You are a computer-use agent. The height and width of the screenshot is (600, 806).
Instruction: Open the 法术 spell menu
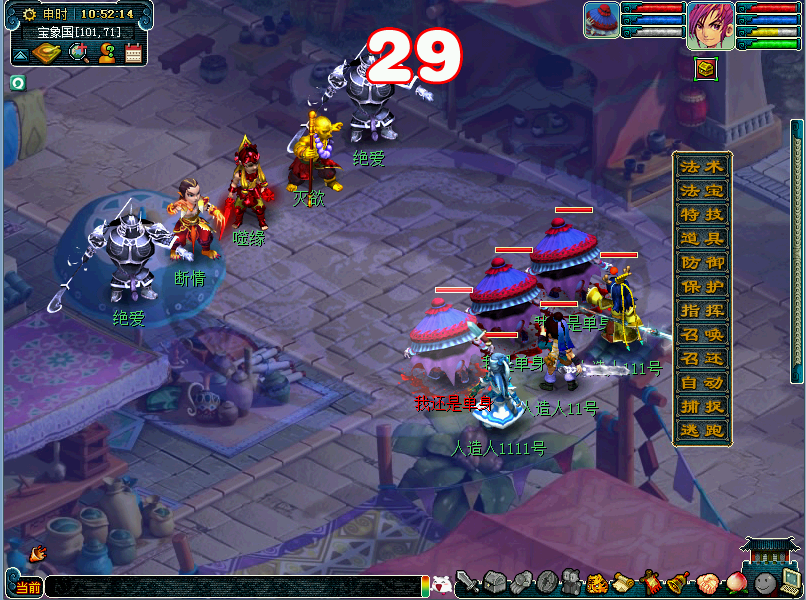[x=701, y=166]
